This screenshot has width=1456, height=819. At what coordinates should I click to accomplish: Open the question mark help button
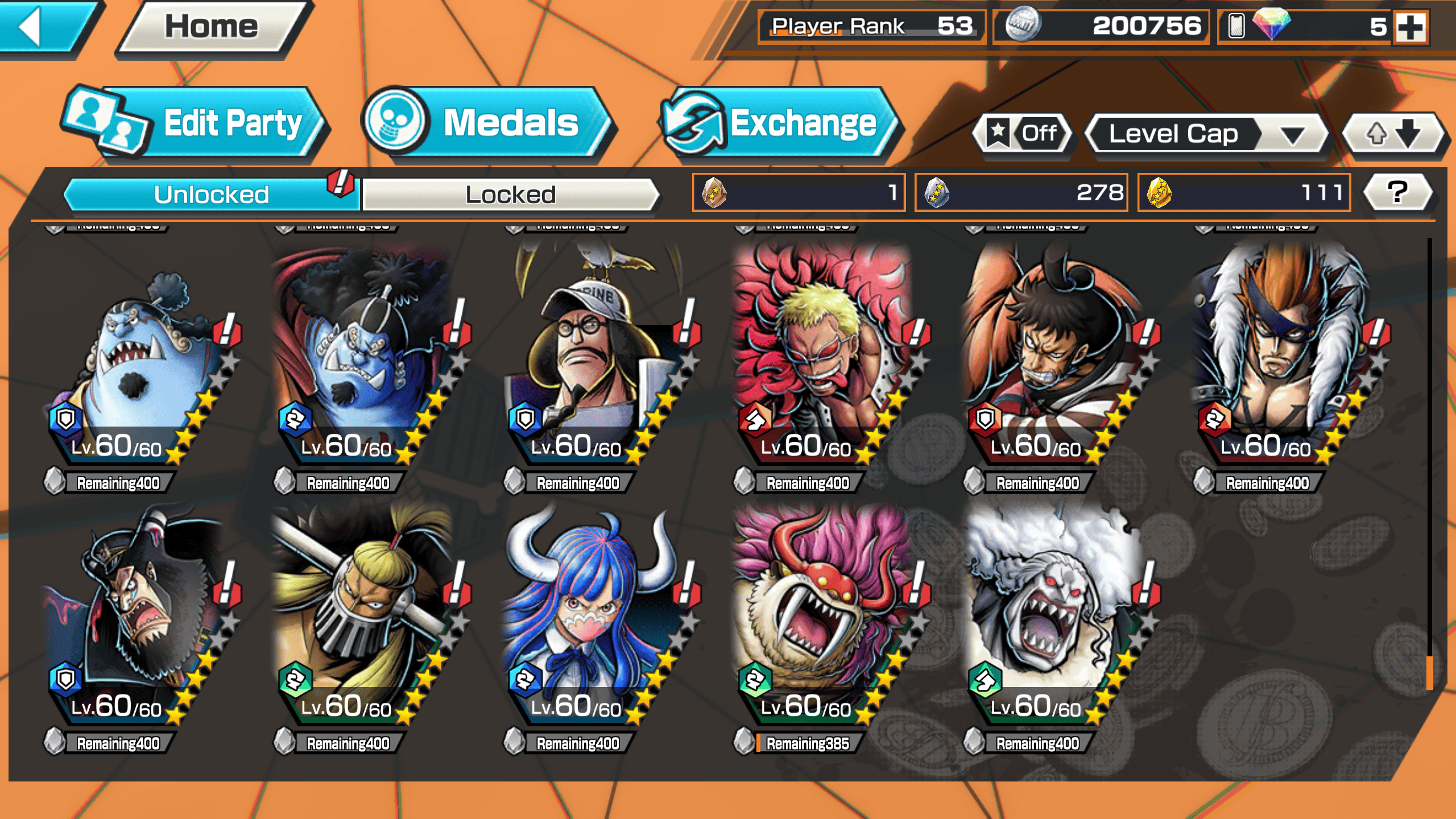tap(1397, 192)
